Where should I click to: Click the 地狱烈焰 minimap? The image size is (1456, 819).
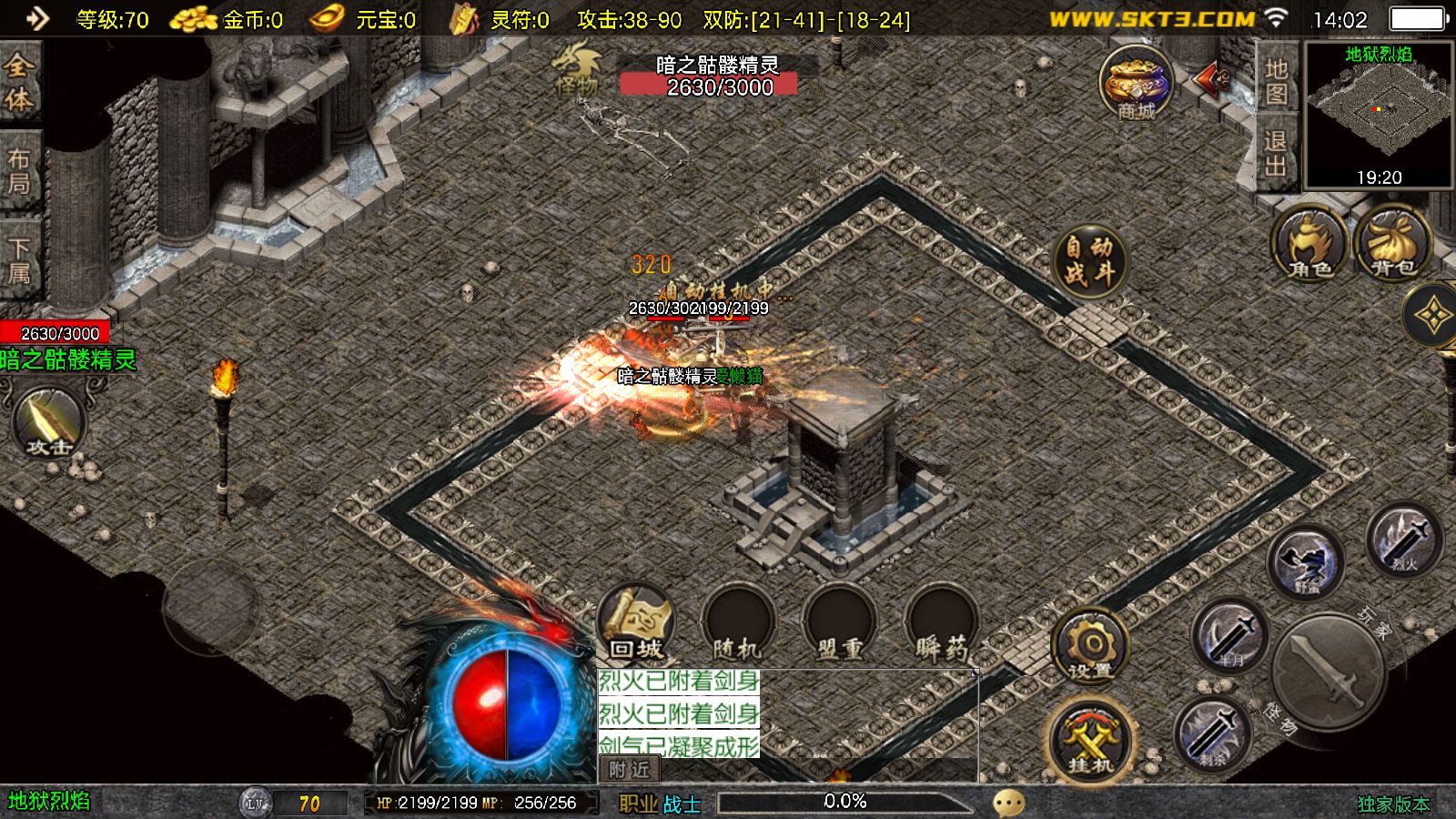1379,115
